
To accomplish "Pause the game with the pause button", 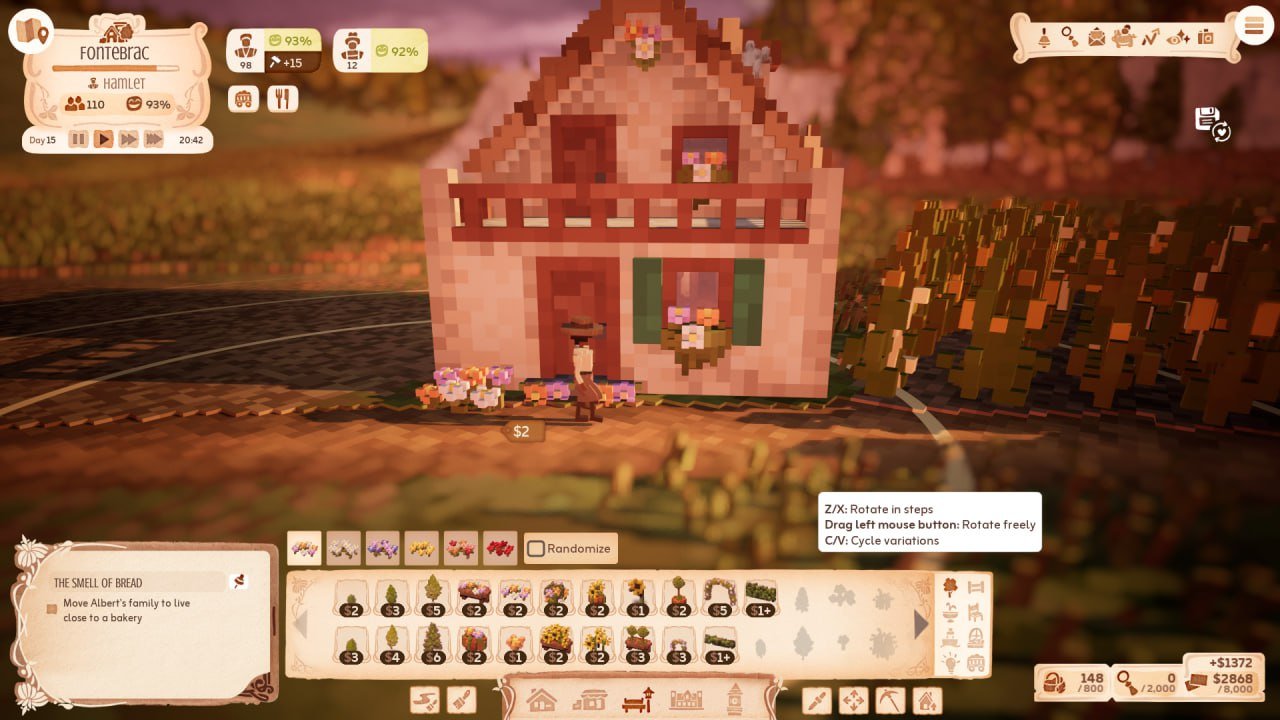I will click(x=77, y=139).
